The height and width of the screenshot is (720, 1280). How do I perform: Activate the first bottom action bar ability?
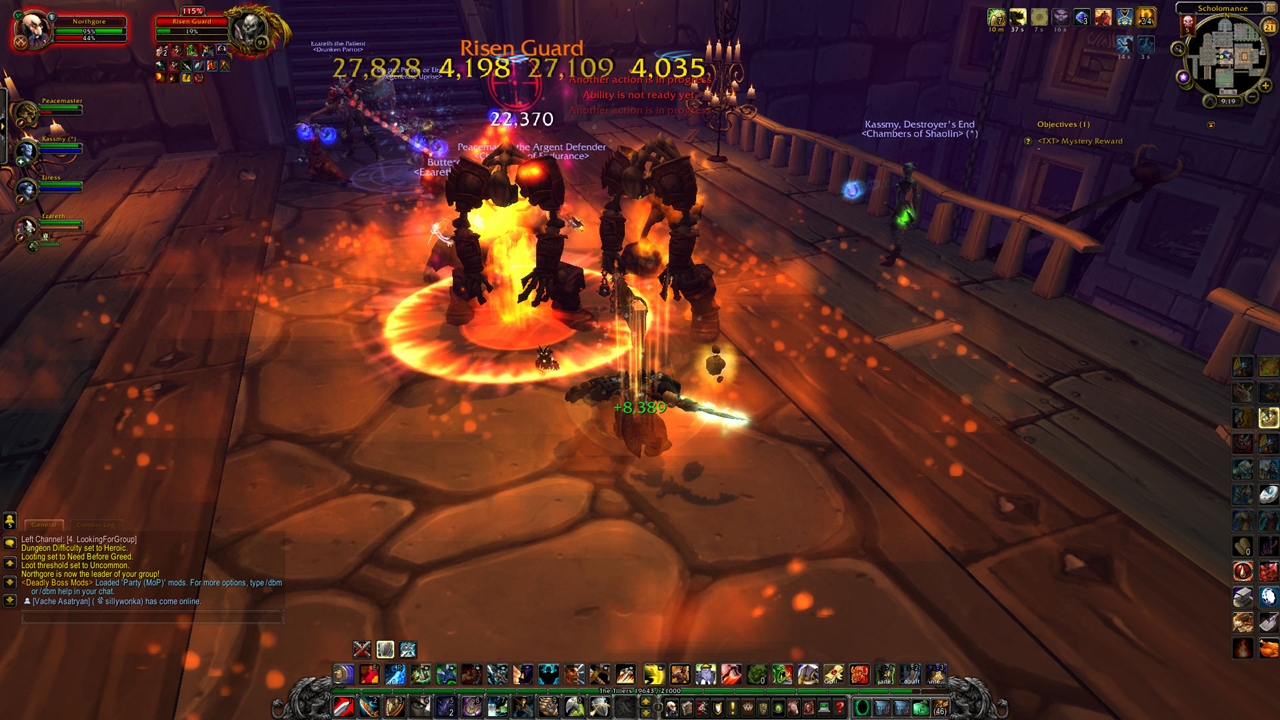(x=343, y=707)
